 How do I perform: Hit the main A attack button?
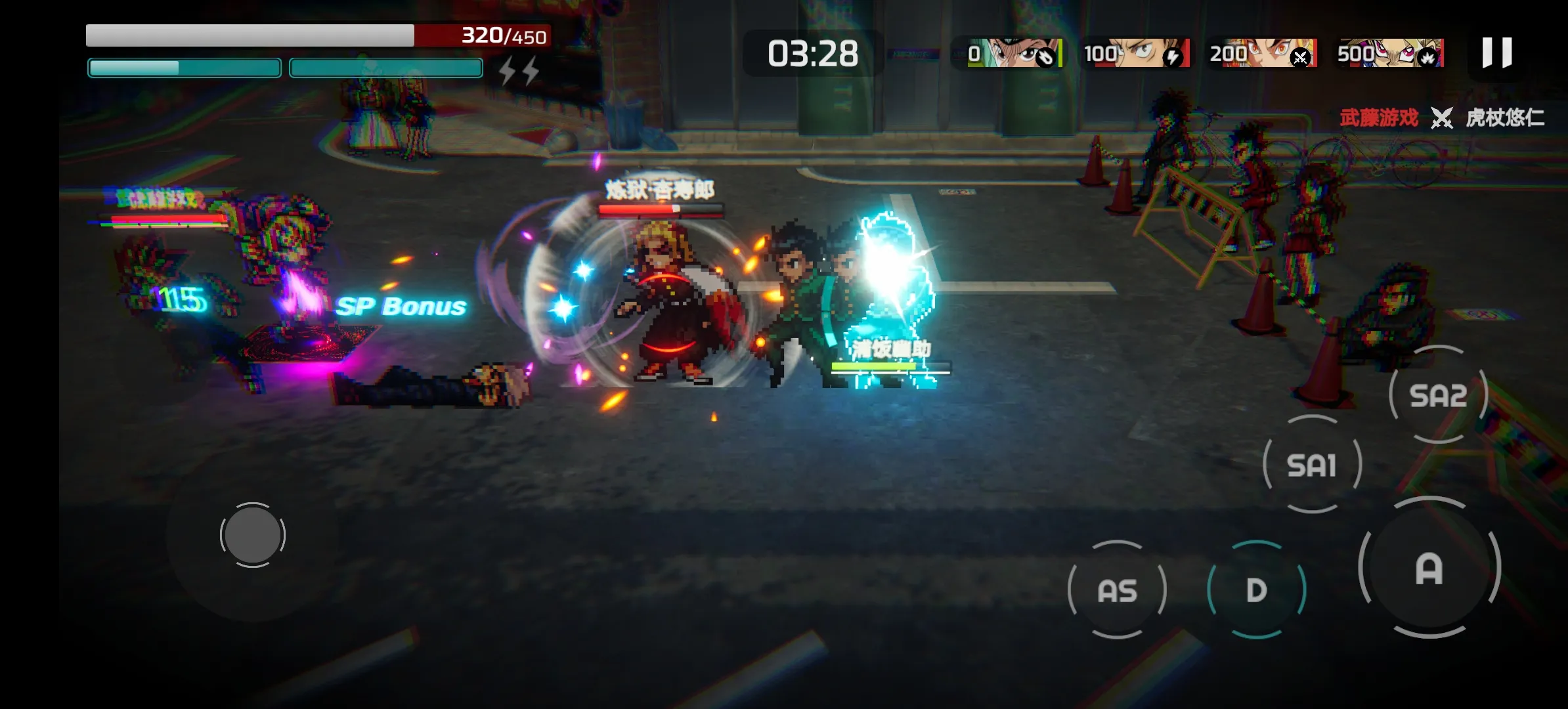coord(1429,569)
